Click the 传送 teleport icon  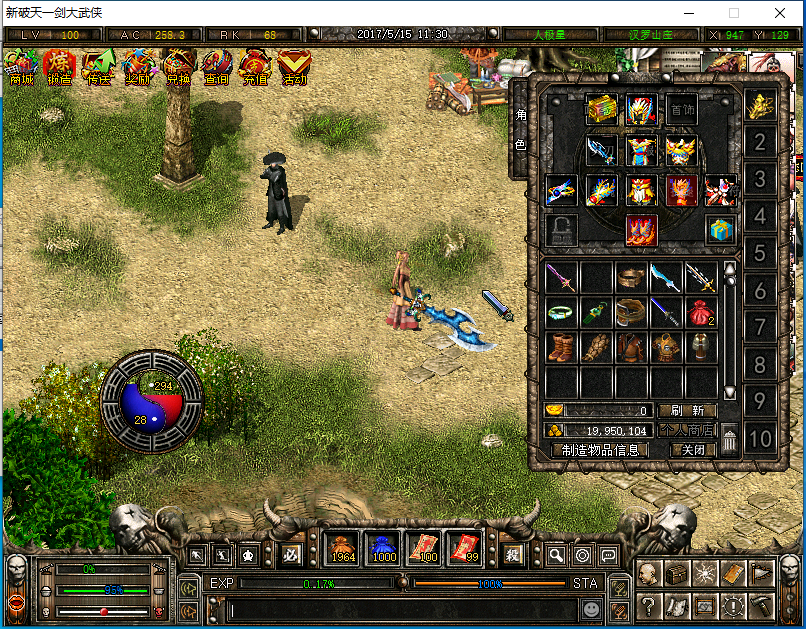click(98, 67)
